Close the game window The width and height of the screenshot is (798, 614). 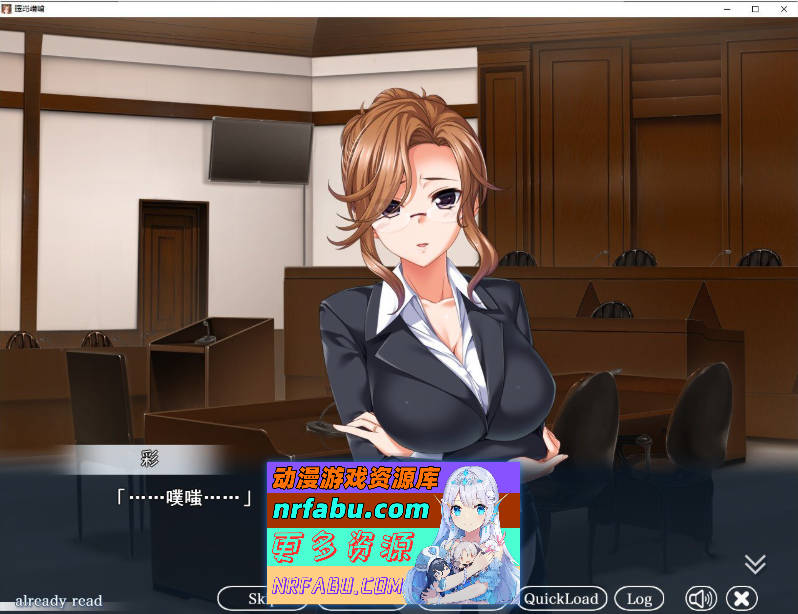(782, 8)
